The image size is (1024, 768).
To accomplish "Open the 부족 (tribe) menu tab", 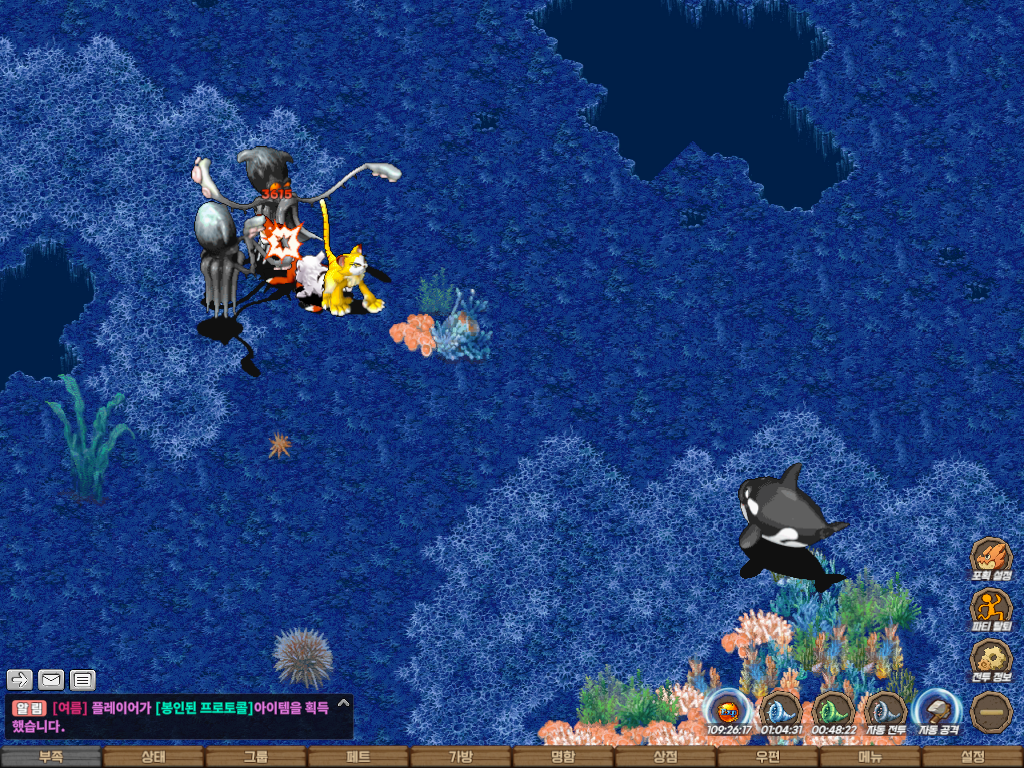I will point(51,757).
